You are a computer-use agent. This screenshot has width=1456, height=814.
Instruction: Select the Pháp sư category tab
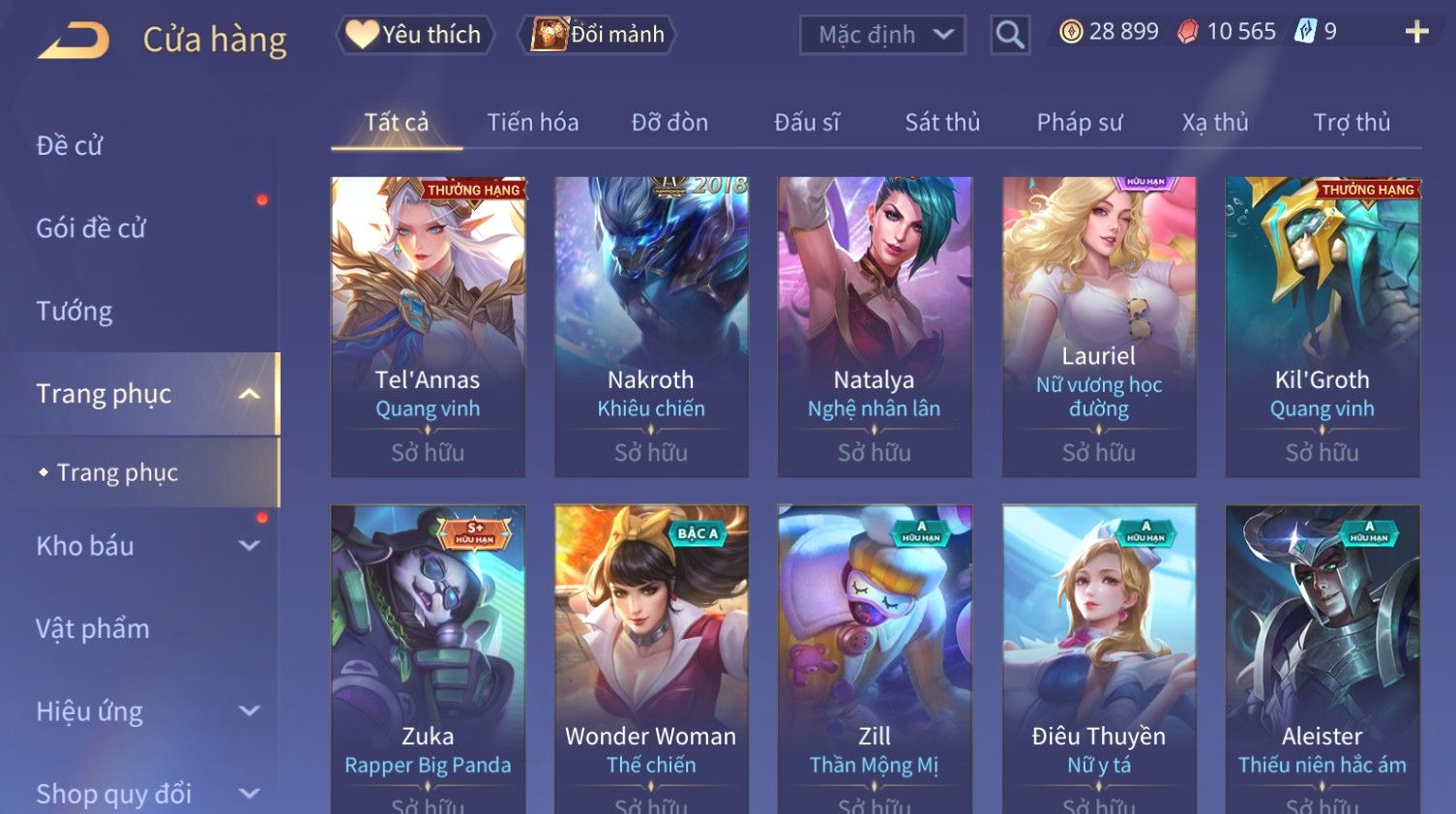pos(1080,123)
